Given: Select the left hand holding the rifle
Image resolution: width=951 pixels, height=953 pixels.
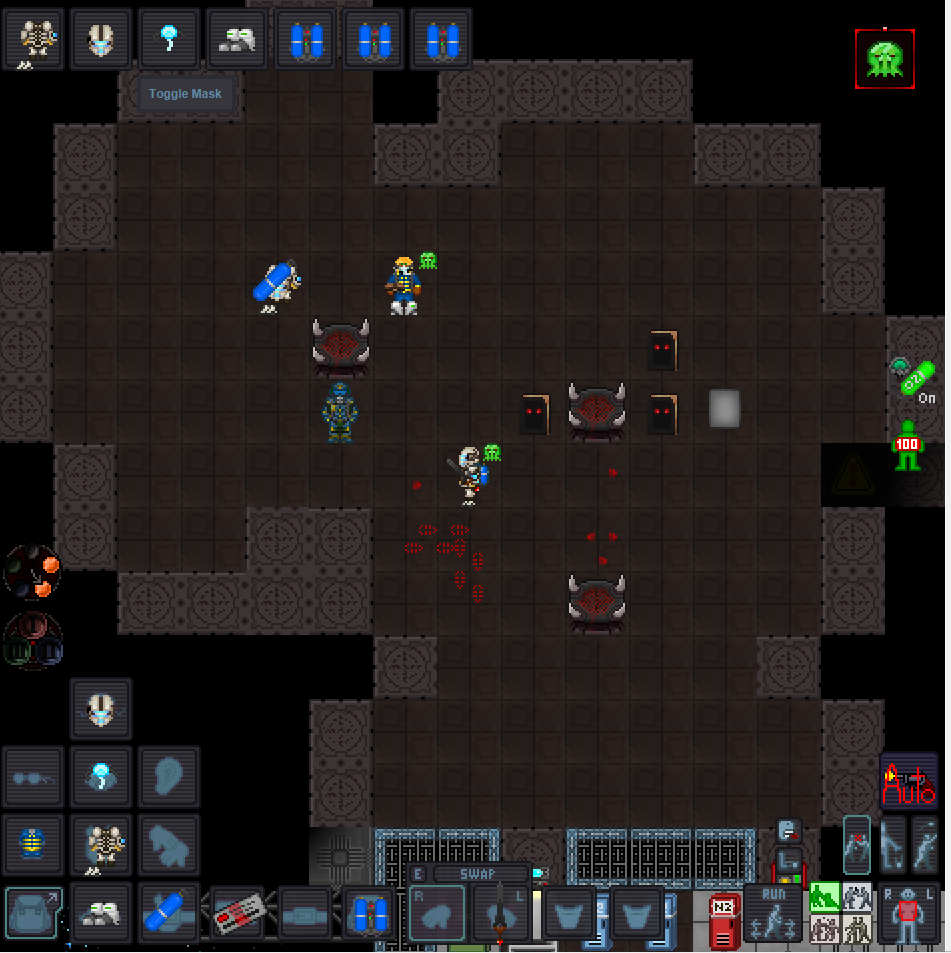Looking at the screenshot, I should (499, 913).
